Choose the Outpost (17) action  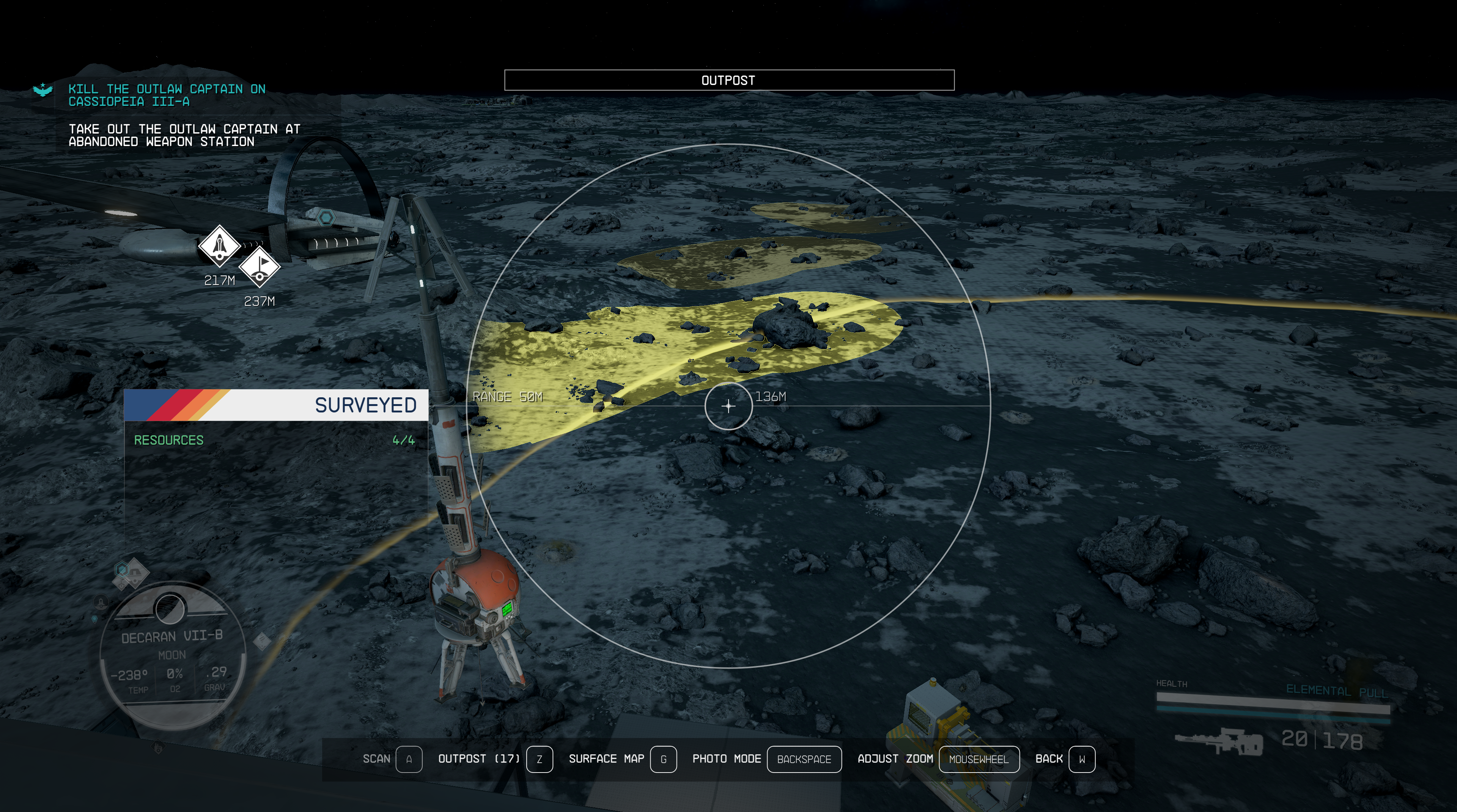494,759
